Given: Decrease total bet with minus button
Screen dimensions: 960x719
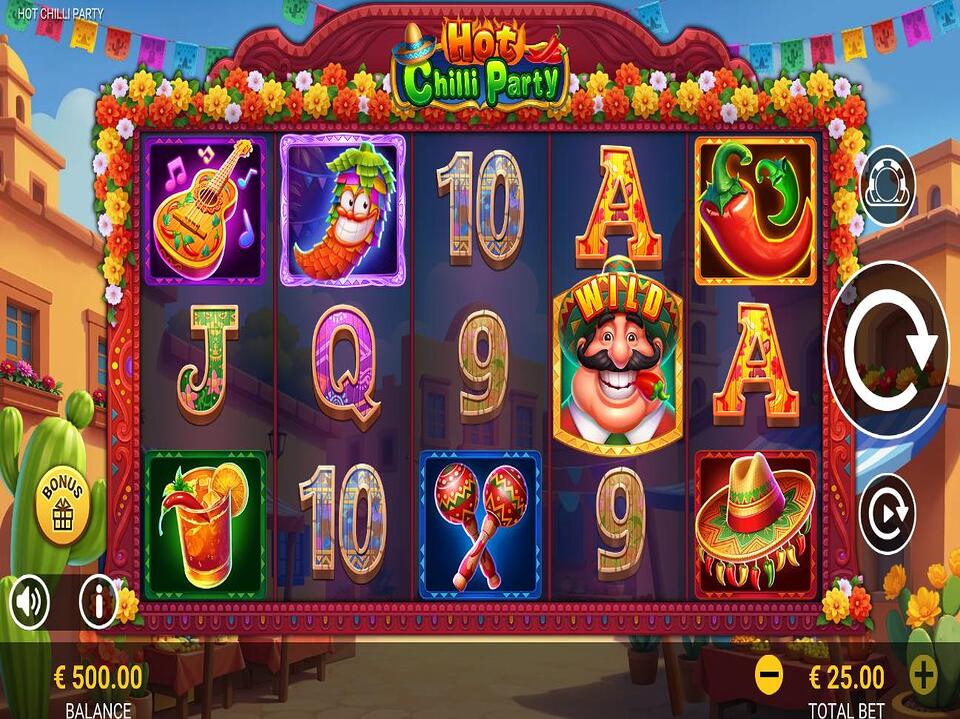Looking at the screenshot, I should point(769,677).
